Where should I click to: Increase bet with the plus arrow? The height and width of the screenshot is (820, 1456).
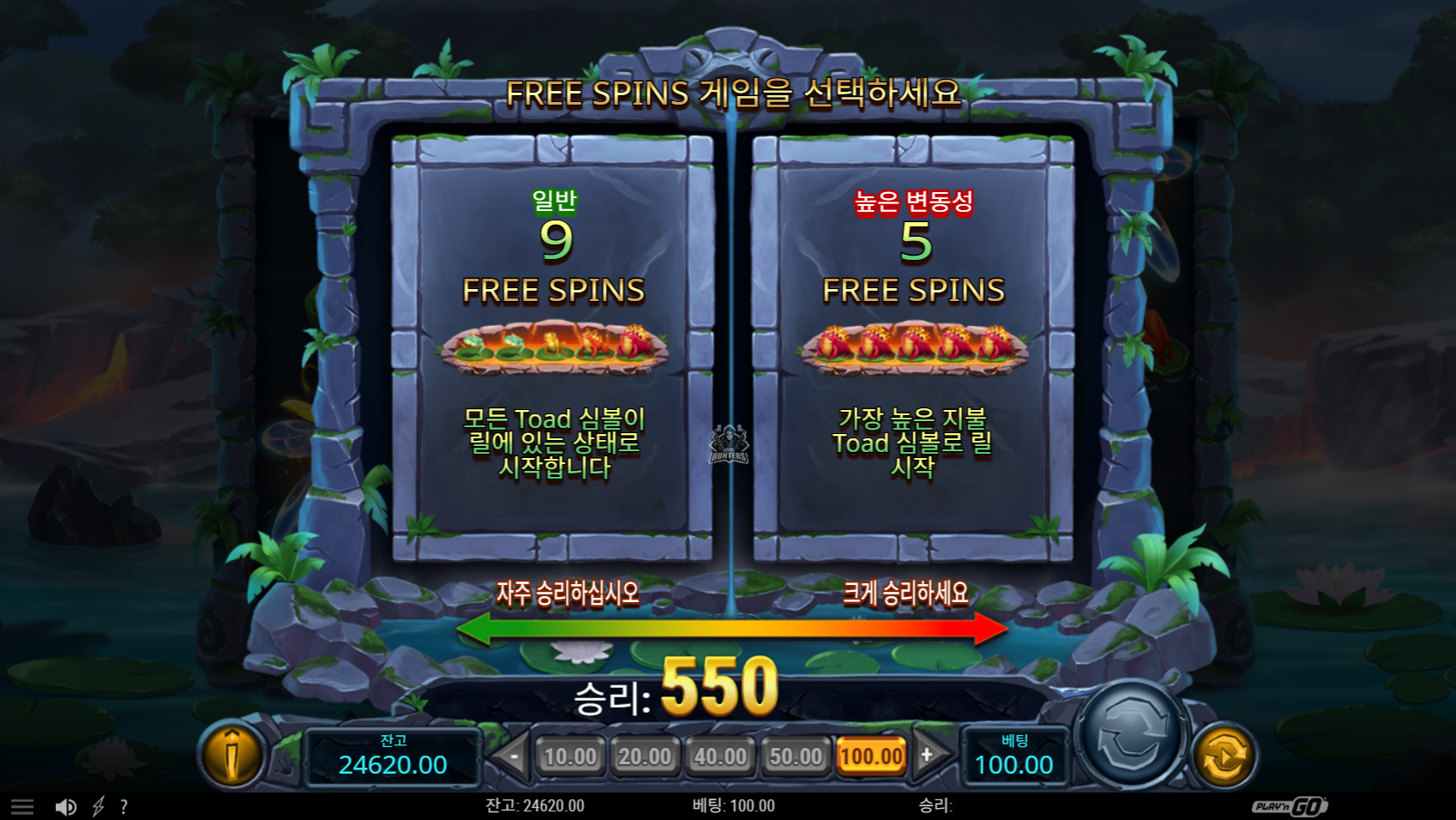(929, 756)
